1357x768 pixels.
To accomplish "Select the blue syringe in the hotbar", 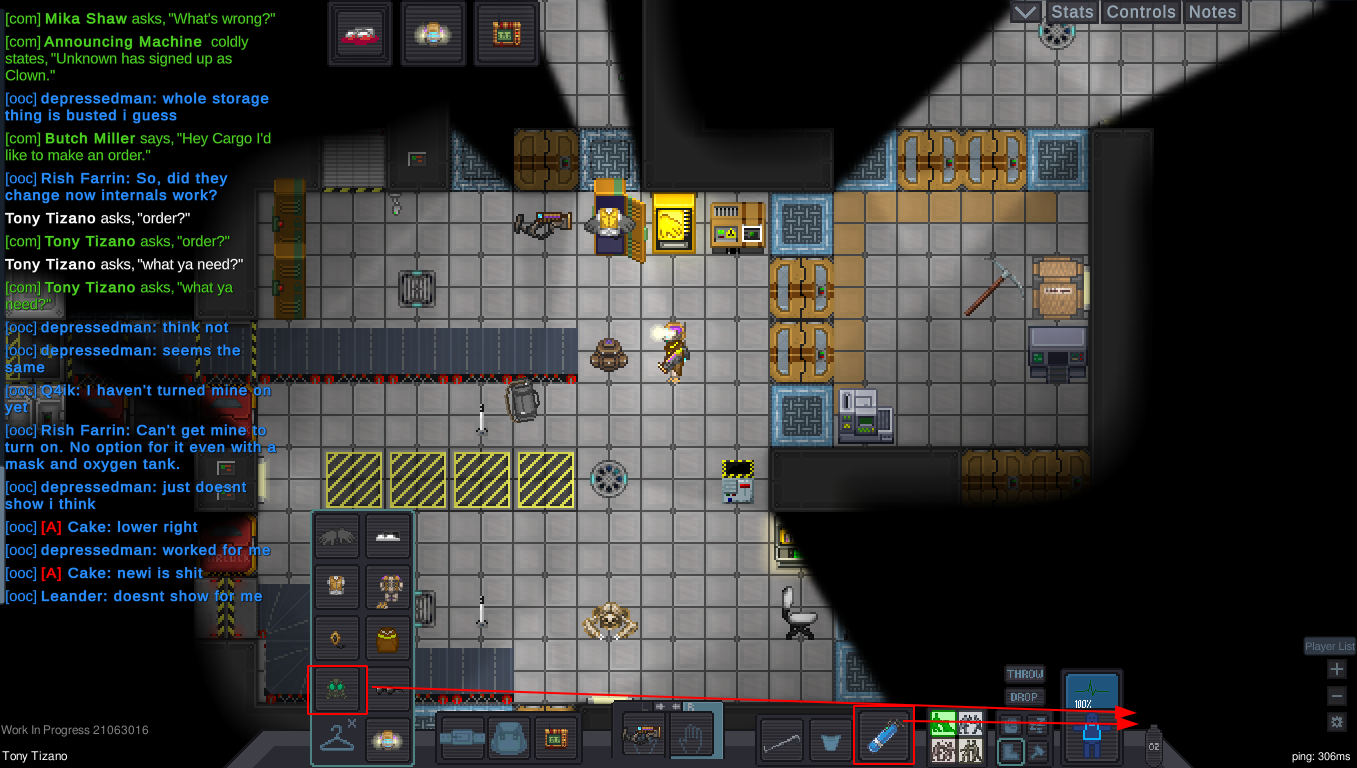I will [883, 737].
